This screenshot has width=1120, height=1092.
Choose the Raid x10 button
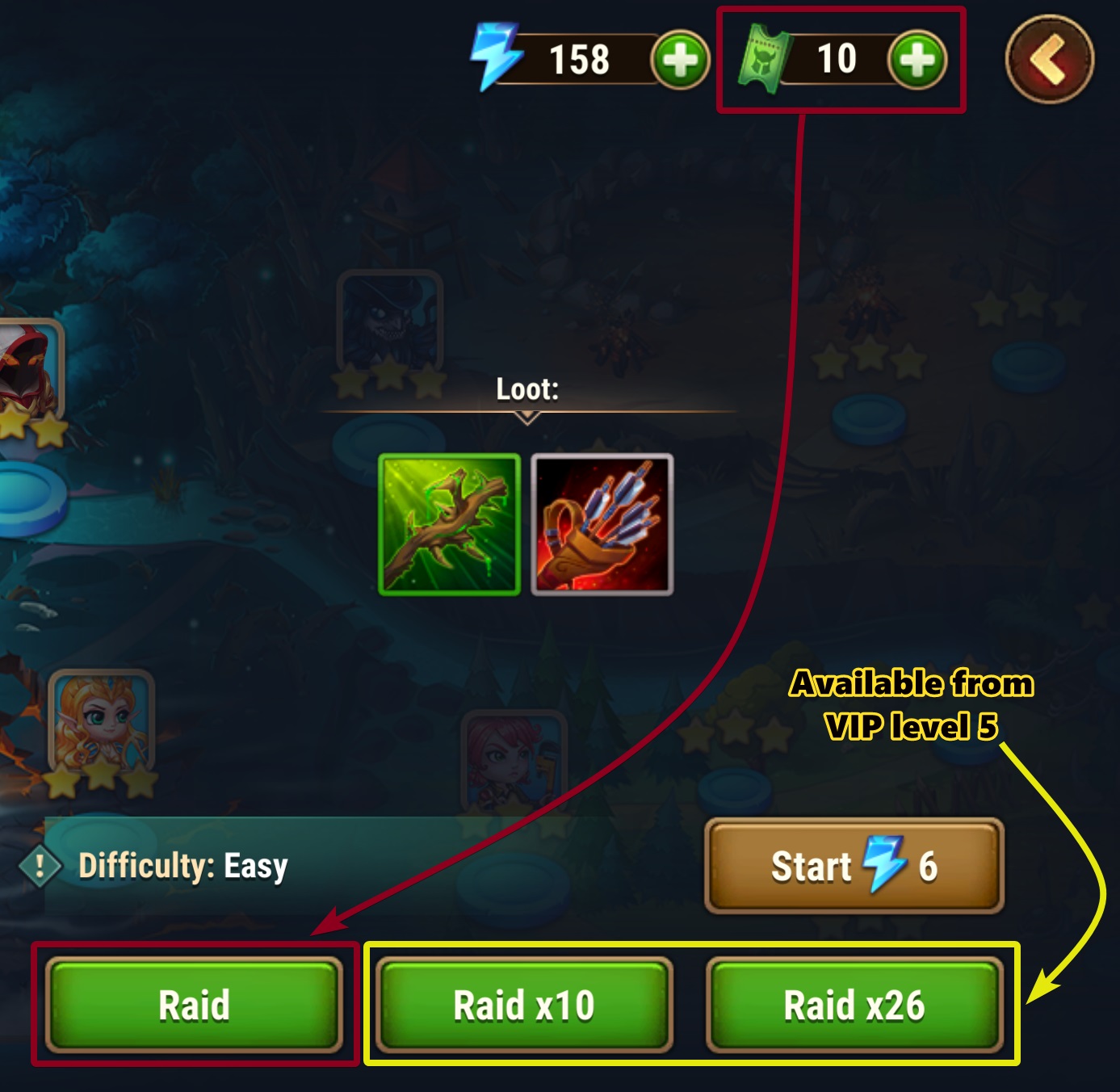coord(524,1005)
